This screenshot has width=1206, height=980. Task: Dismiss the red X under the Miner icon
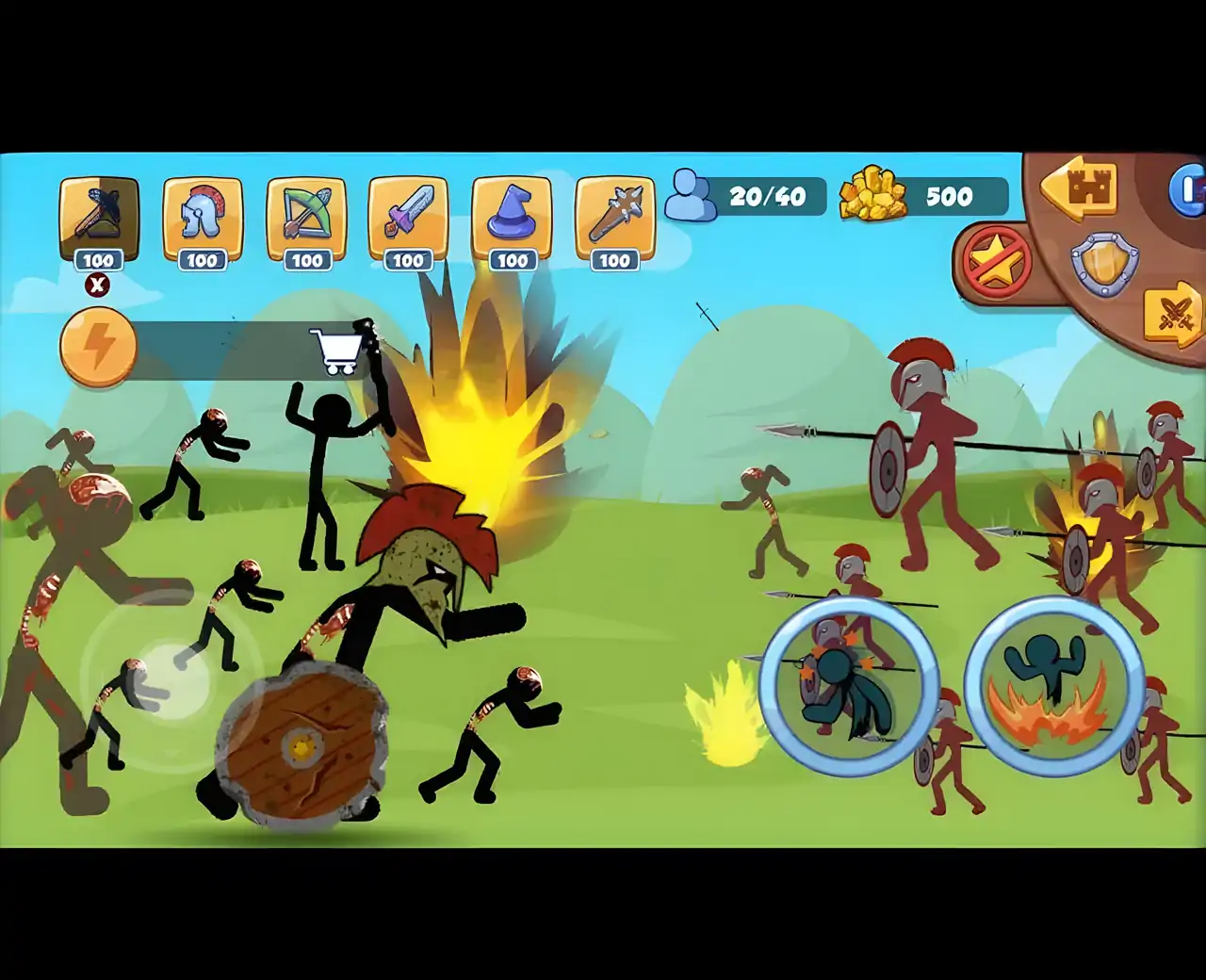pyautogui.click(x=97, y=285)
